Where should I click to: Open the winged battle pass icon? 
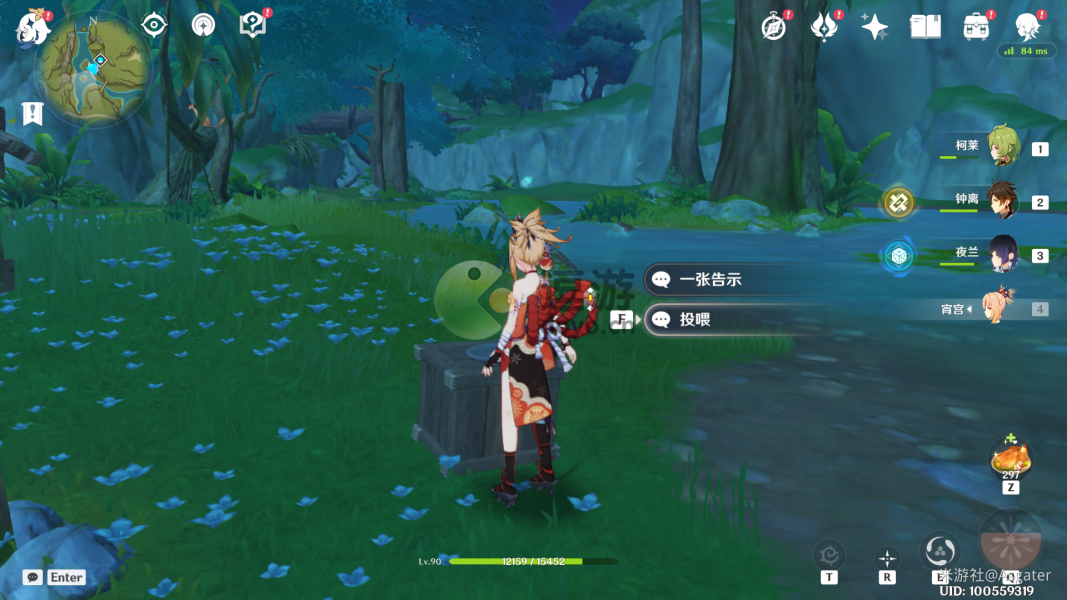[824, 27]
